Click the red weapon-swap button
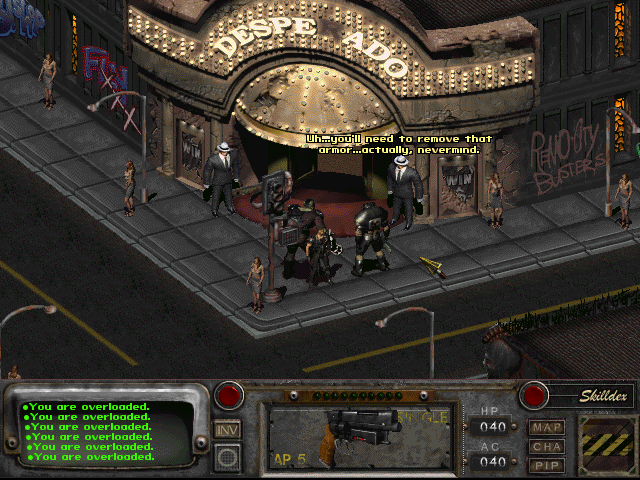640x480 pixels. coord(230,395)
